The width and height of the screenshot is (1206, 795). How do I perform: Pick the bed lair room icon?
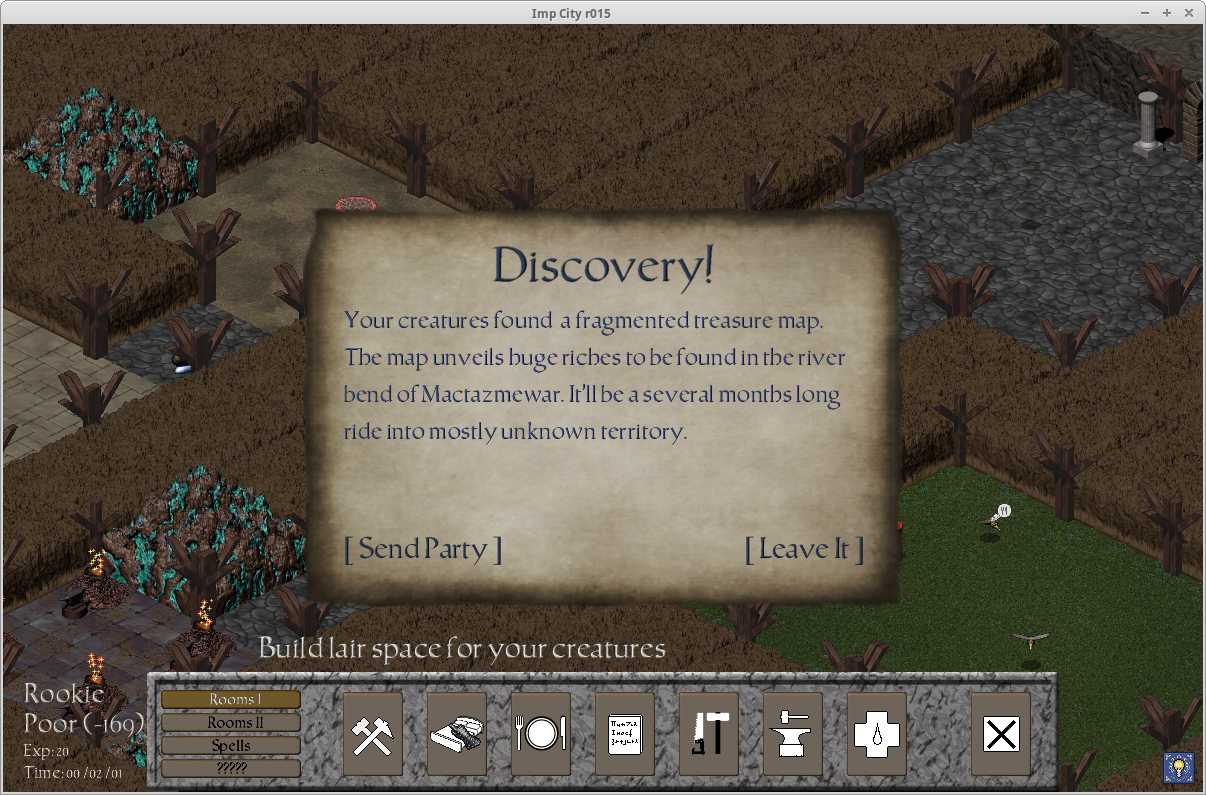pyautogui.click(x=457, y=734)
